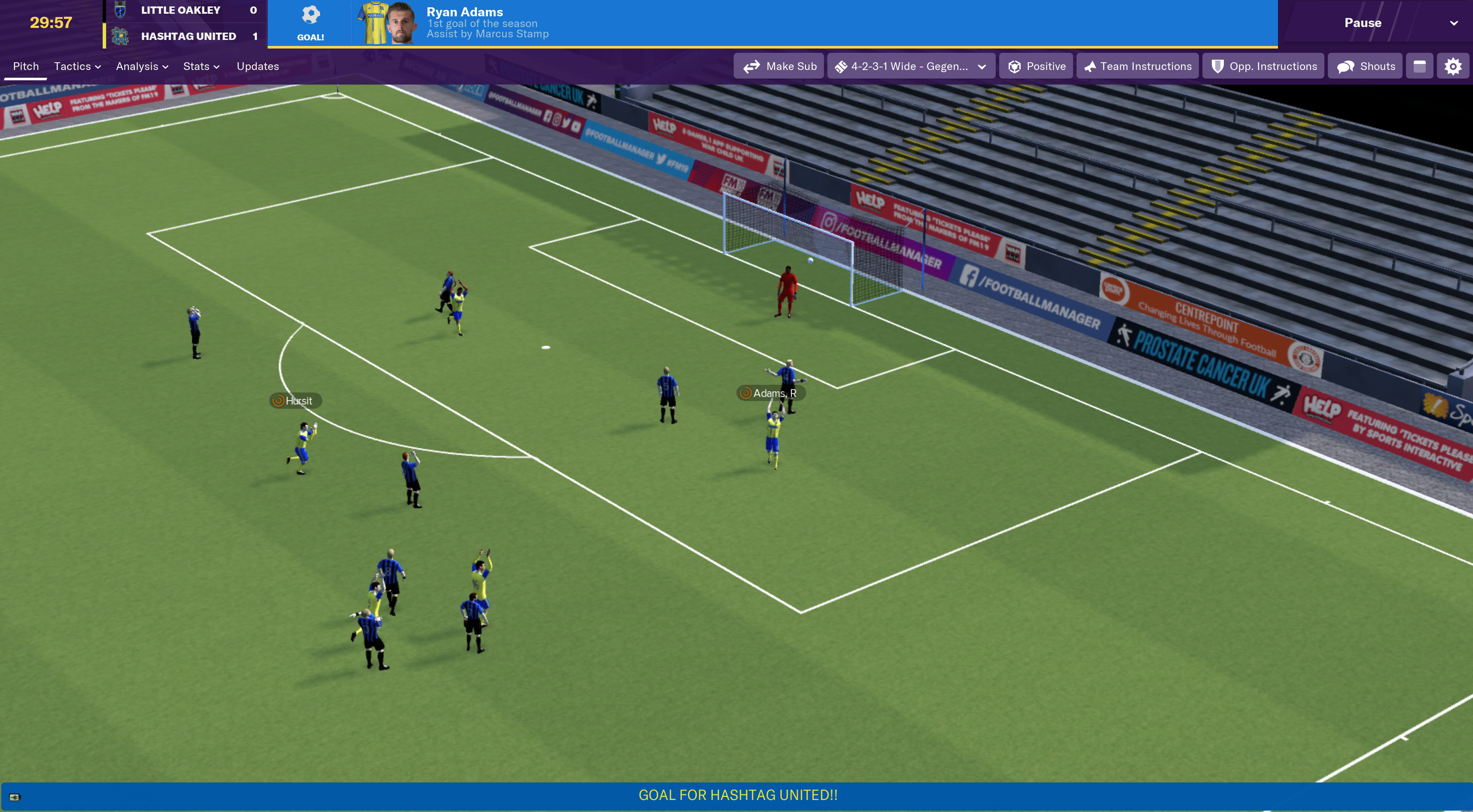Expand the Pause button dropdown arrow
The image size is (1473, 812).
[1455, 23]
